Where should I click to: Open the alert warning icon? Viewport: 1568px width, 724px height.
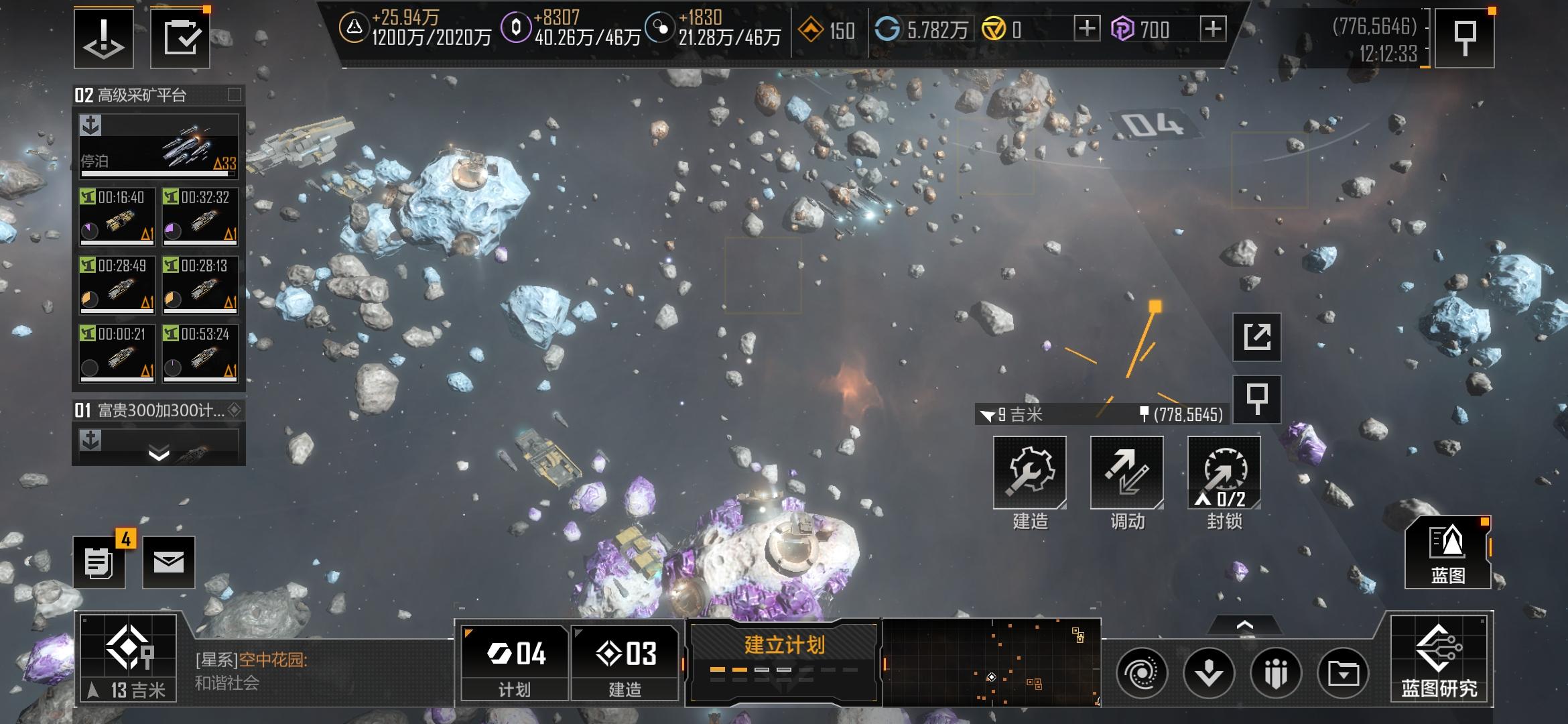pos(104,38)
